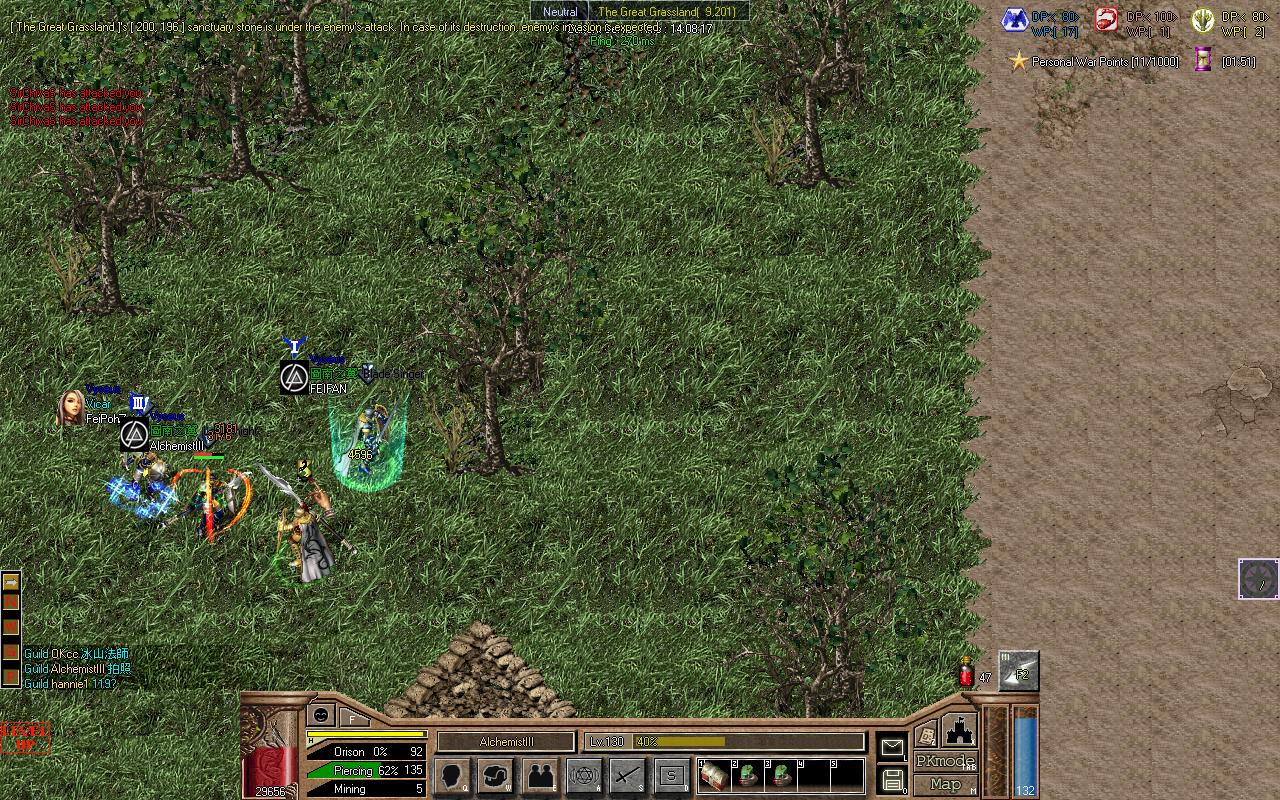Open the party members silhouette button
The image size is (1280, 800).
coord(540,776)
